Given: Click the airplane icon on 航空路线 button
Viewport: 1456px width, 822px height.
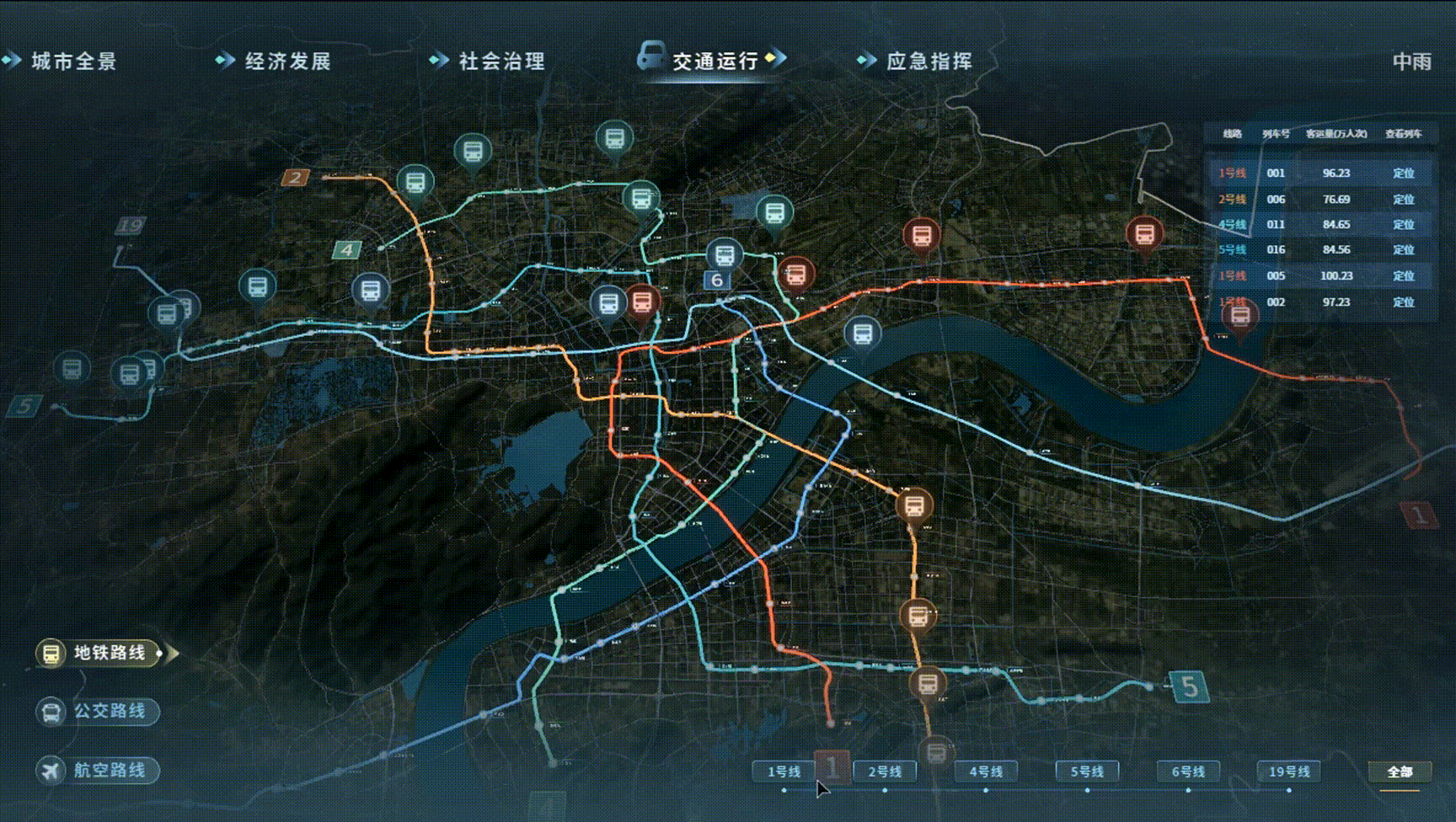Looking at the screenshot, I should (x=52, y=769).
